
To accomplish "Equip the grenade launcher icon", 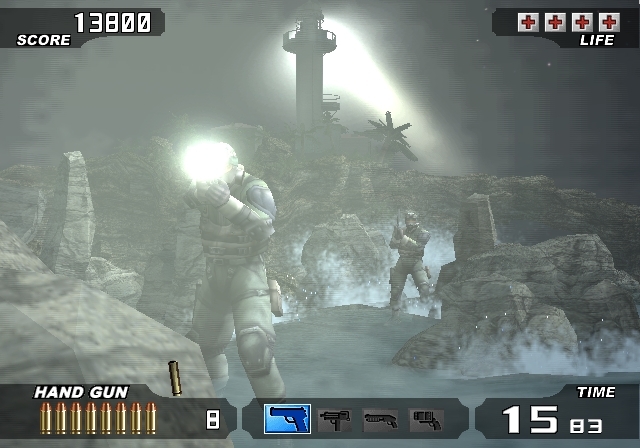I will coord(426,418).
